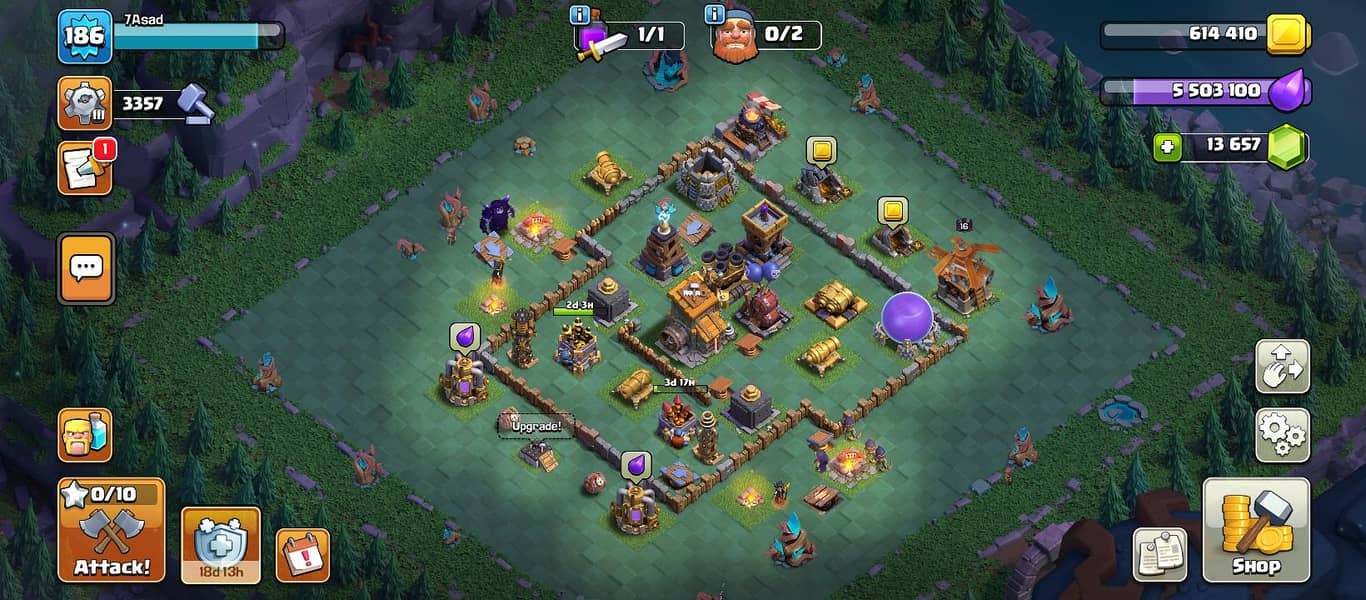Open the events calendar icon

point(302,555)
